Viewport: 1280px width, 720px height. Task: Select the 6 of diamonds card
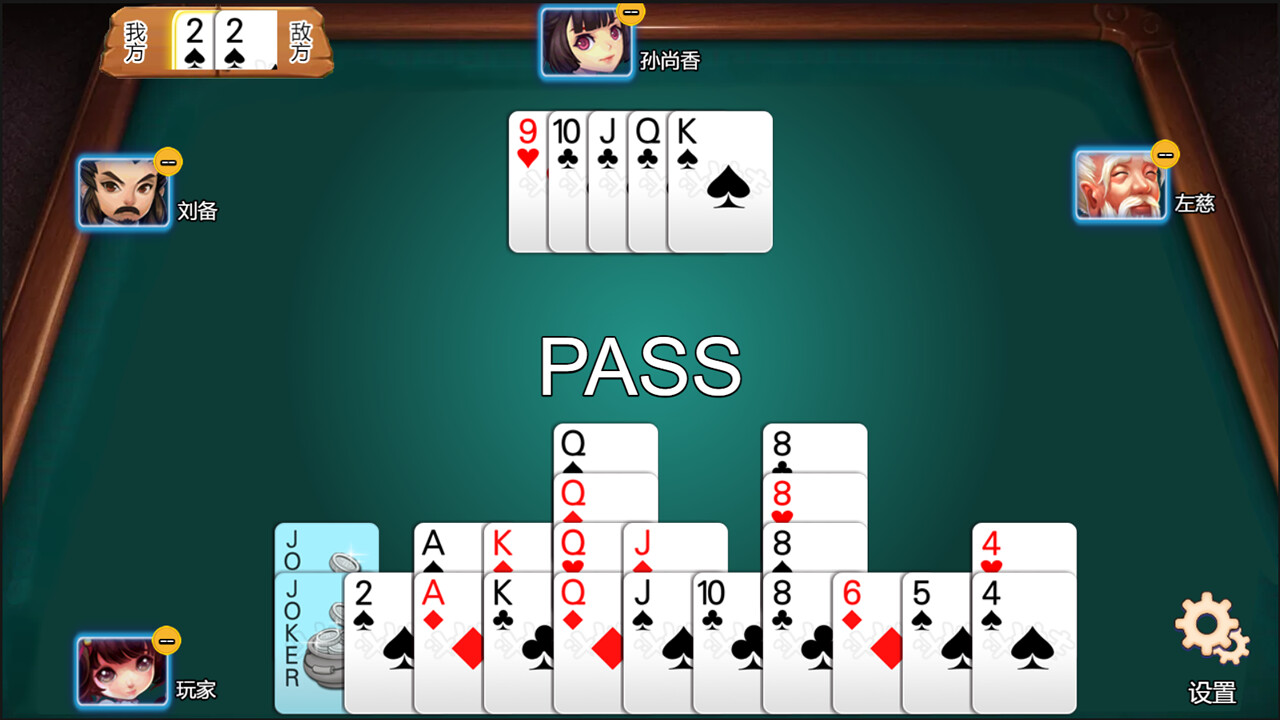click(x=855, y=640)
